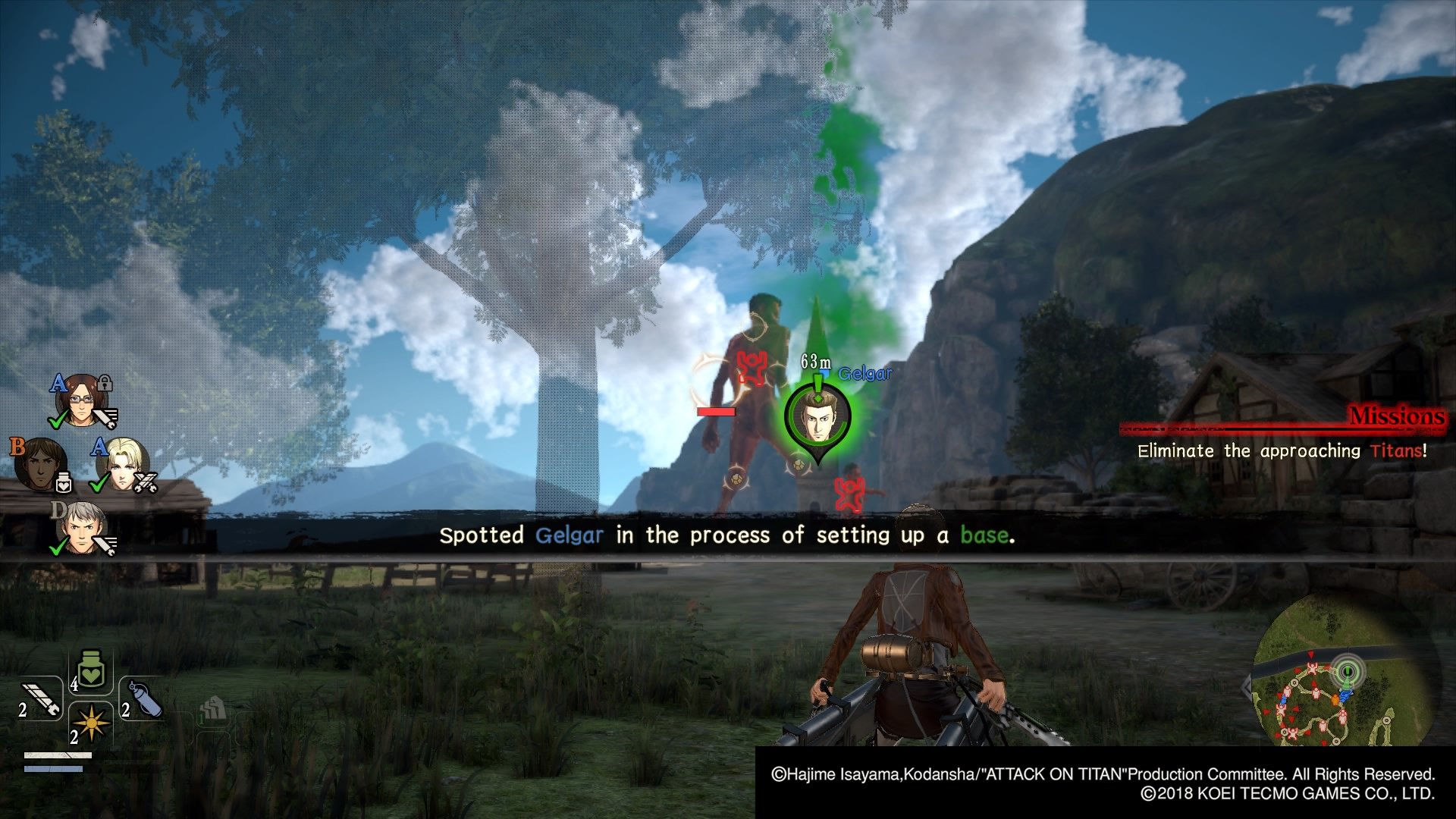The height and width of the screenshot is (819, 1456).
Task: Click the base construction fist icon
Action: 212,709
